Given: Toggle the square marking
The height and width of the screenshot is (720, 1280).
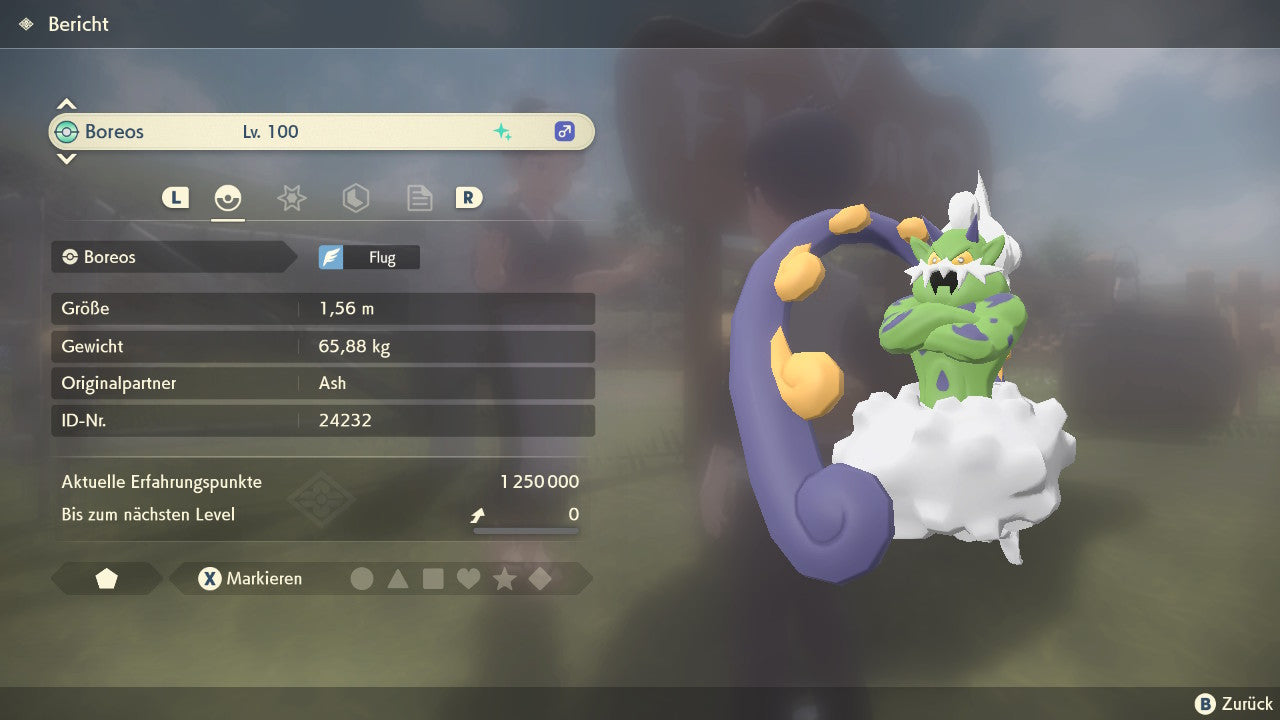Looking at the screenshot, I should click(x=433, y=579).
